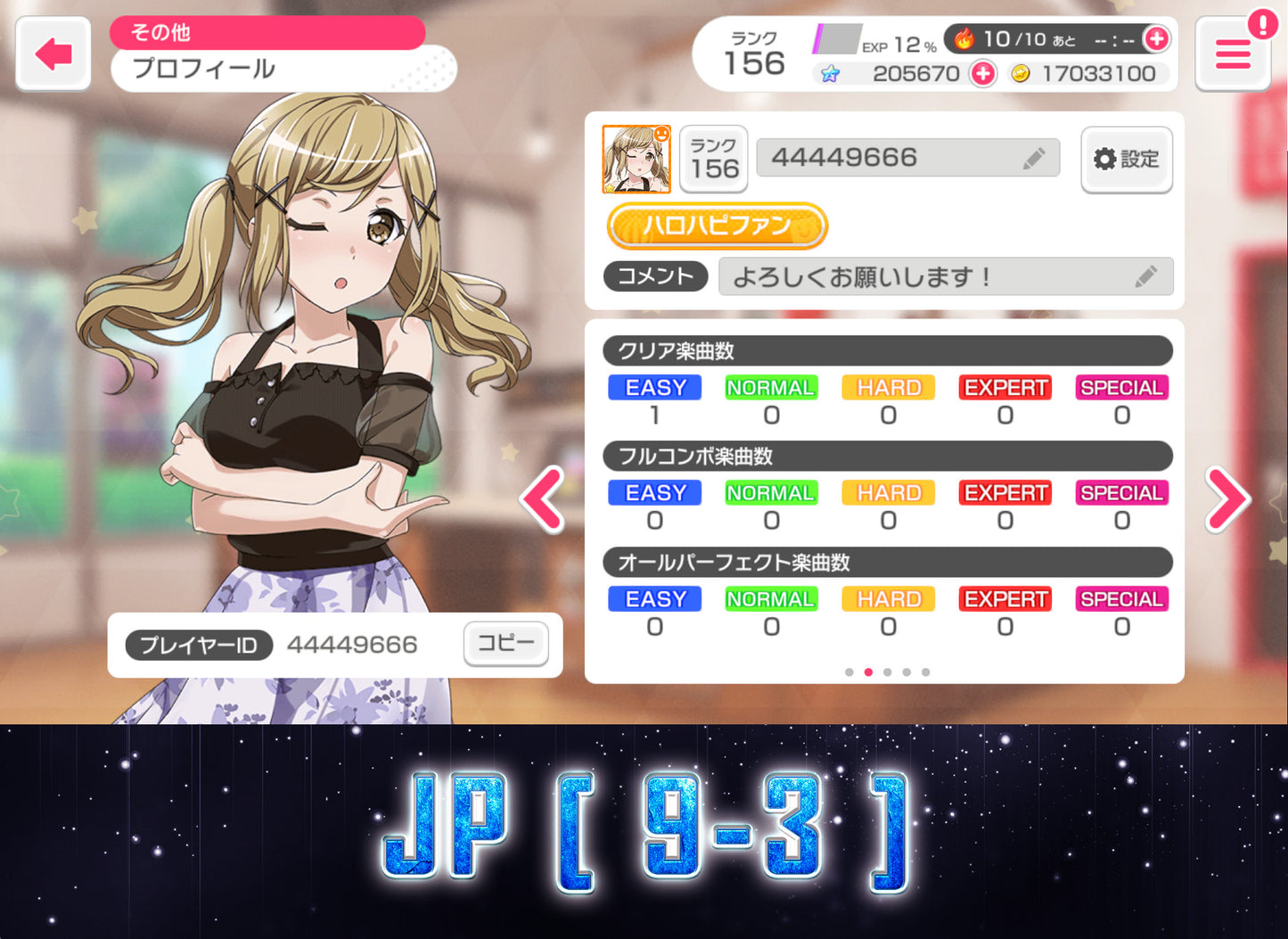This screenshot has width=1288, height=939.
Task: Select the fourth pagination dot
Action: [x=906, y=671]
